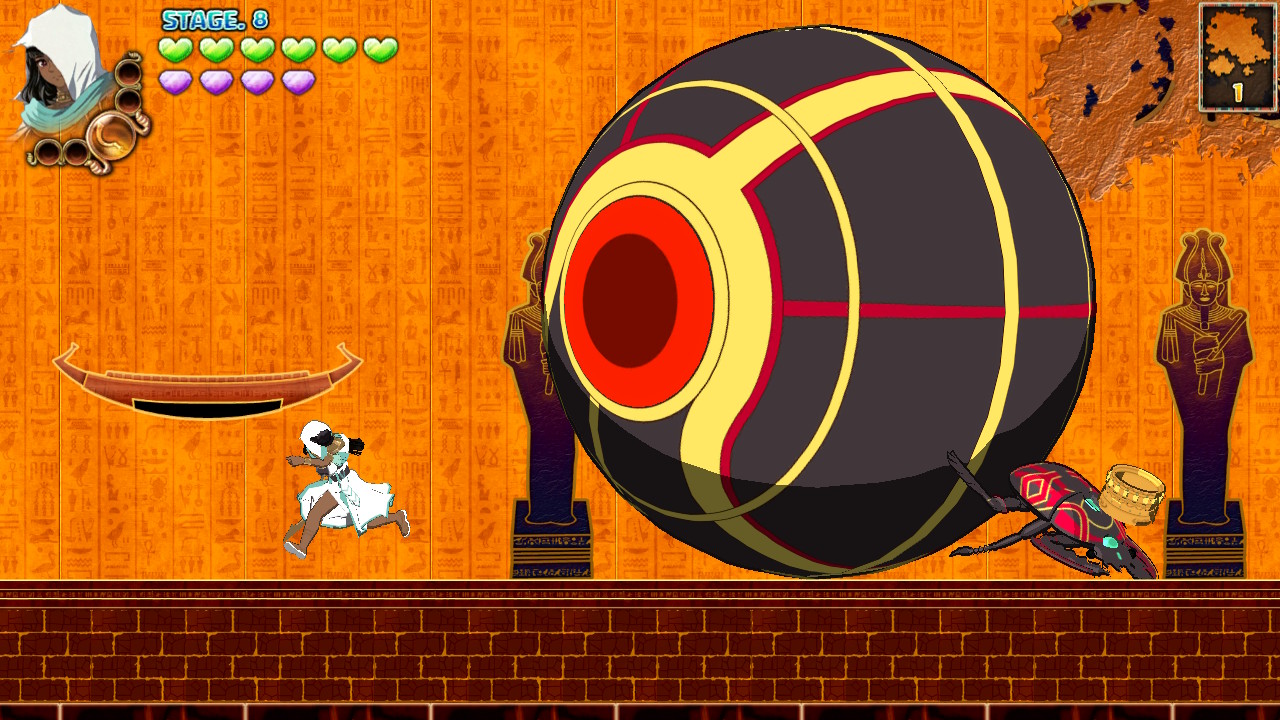Expand the map counter numbered 1
1280x720 pixels.
point(1237,90)
